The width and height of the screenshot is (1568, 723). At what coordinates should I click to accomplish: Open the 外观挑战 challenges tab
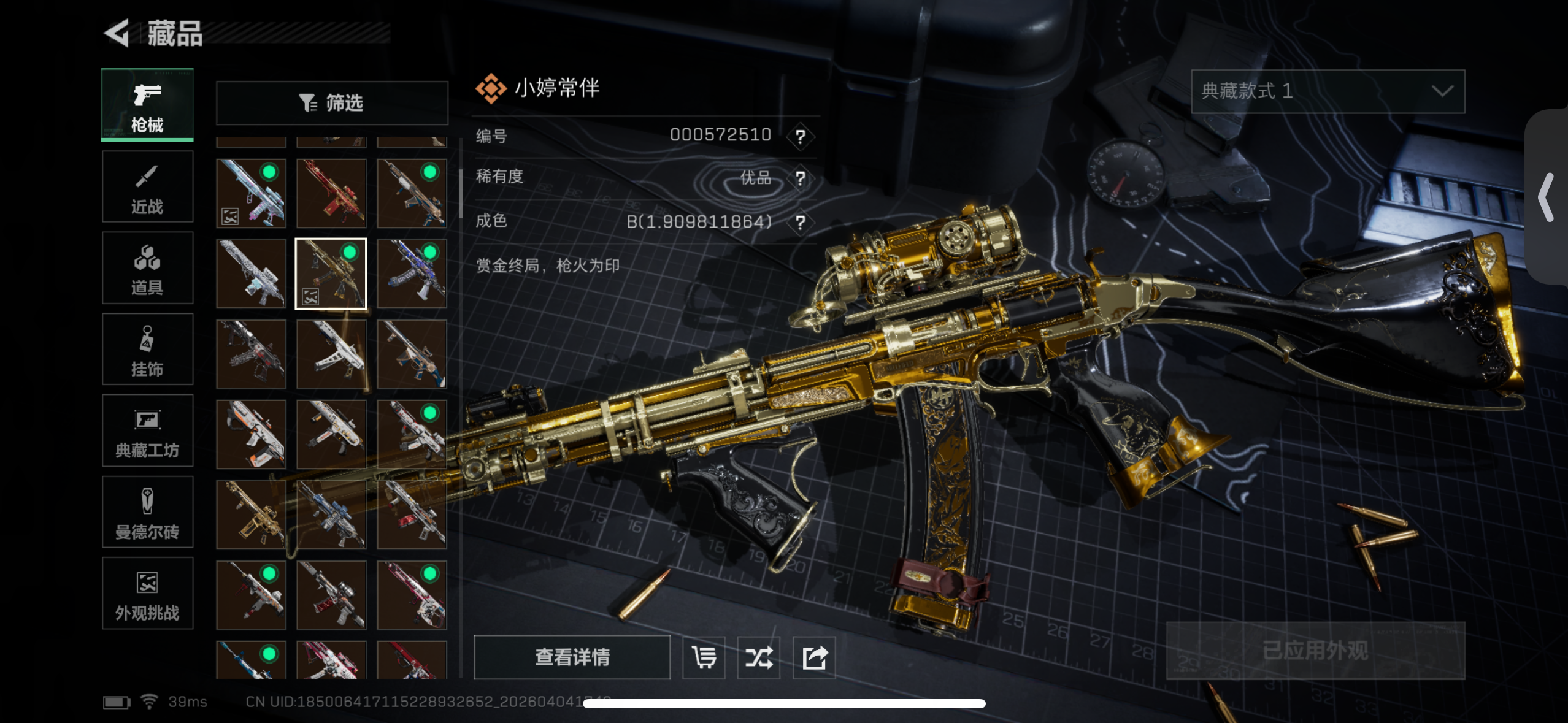[x=147, y=594]
